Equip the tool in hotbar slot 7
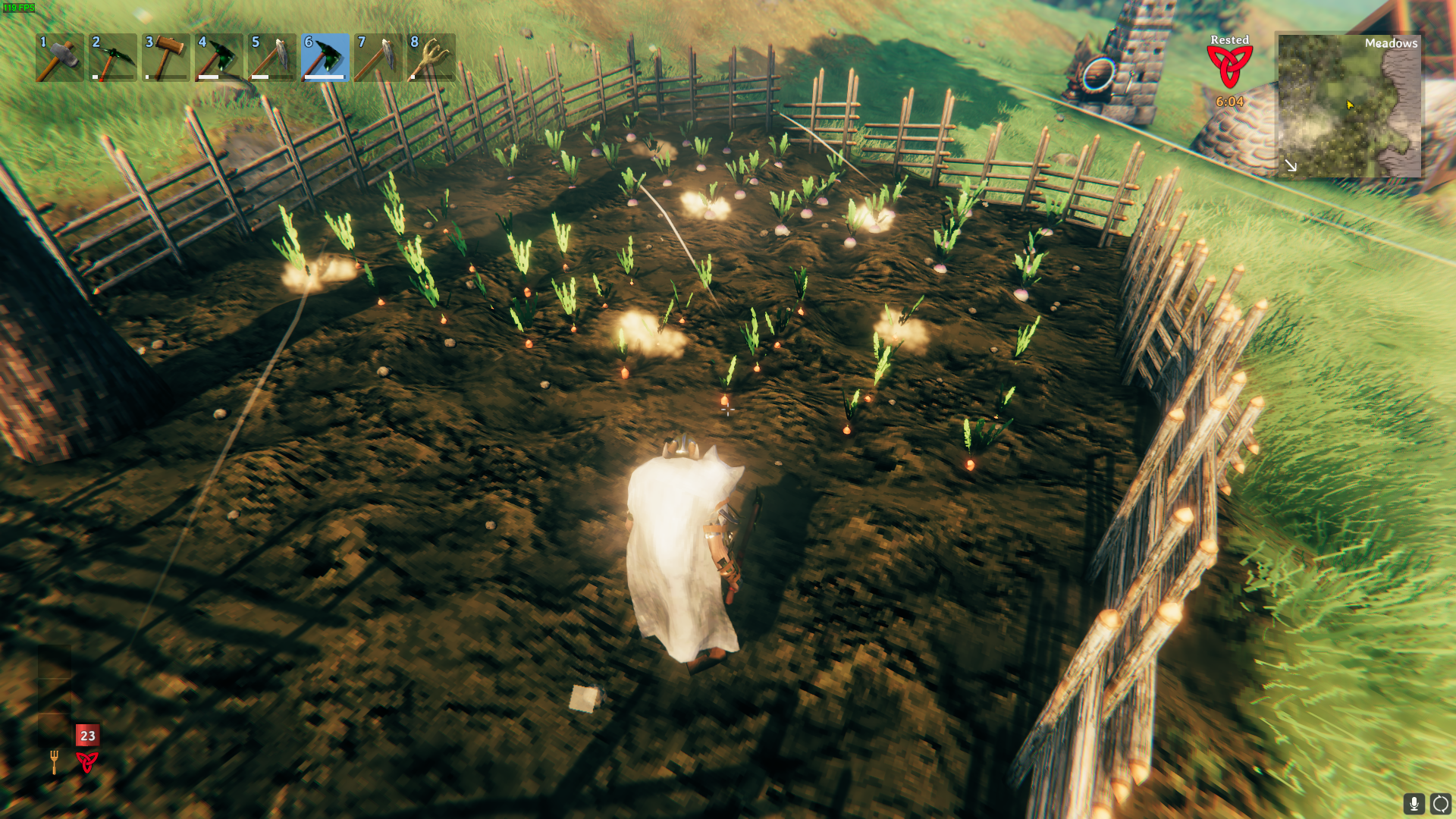Screen dimensions: 1456x819 click(378, 58)
